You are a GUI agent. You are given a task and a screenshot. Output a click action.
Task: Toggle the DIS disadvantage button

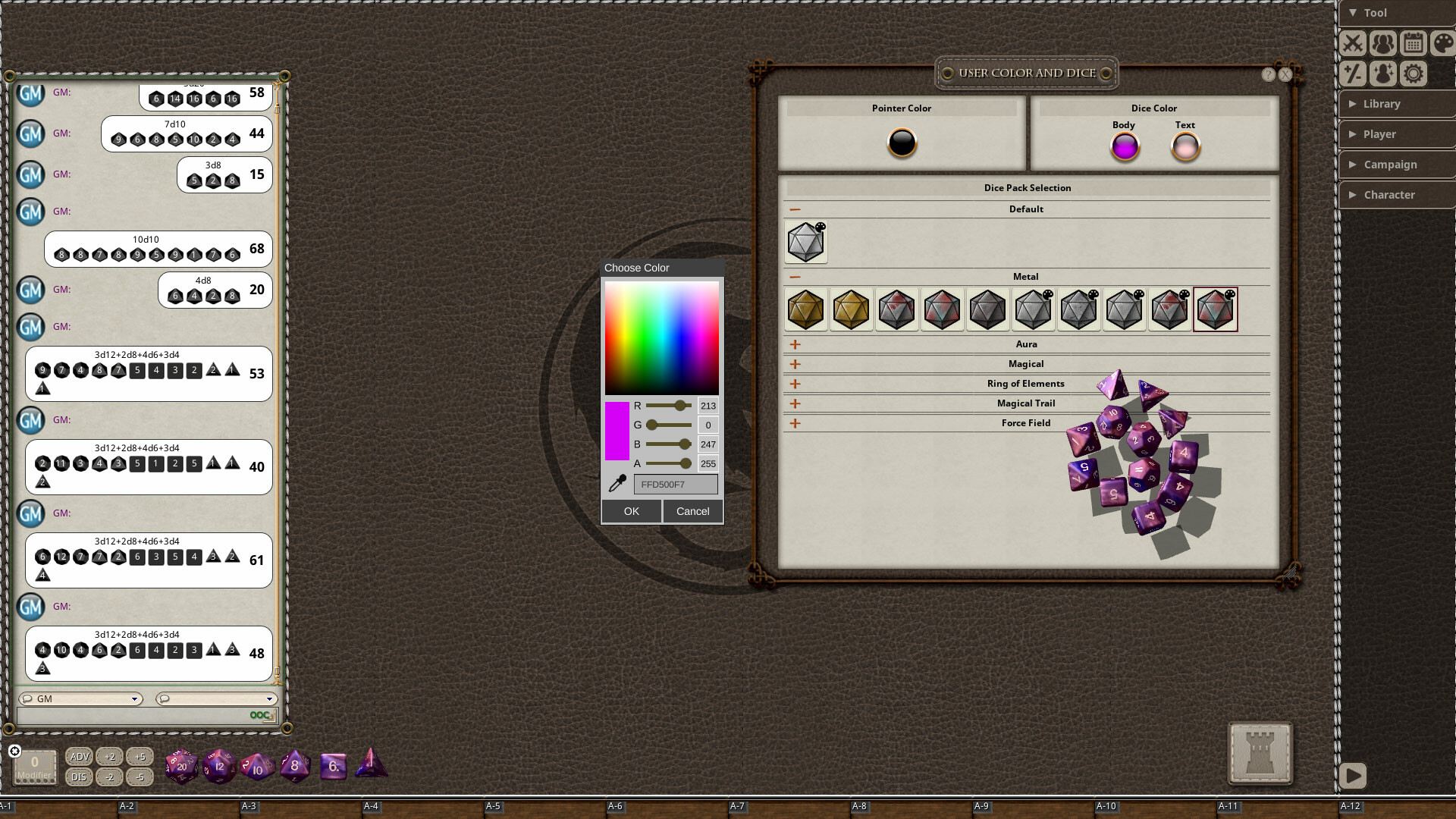(x=79, y=777)
